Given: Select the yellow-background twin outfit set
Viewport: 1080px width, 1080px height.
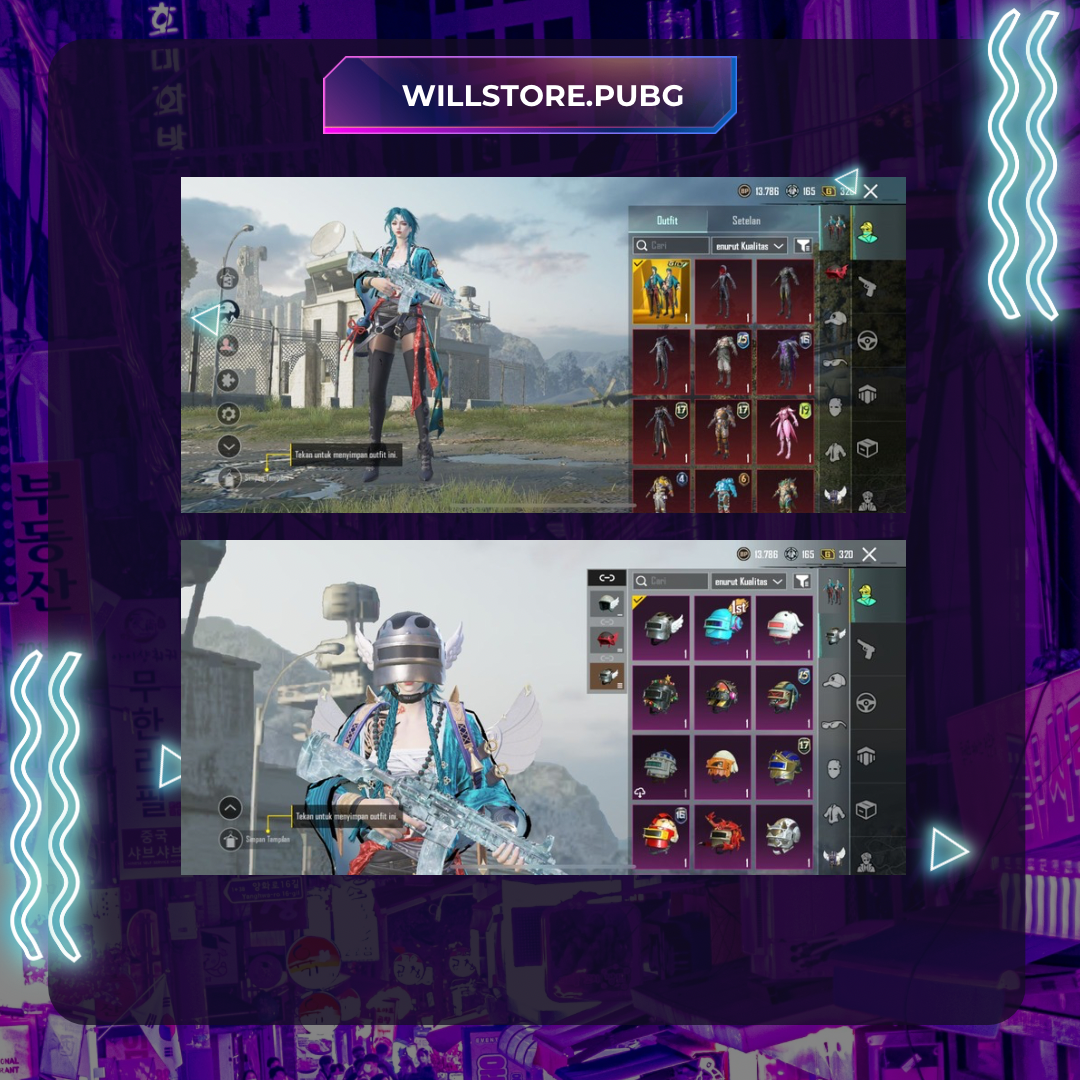Looking at the screenshot, I should pyautogui.click(x=662, y=291).
